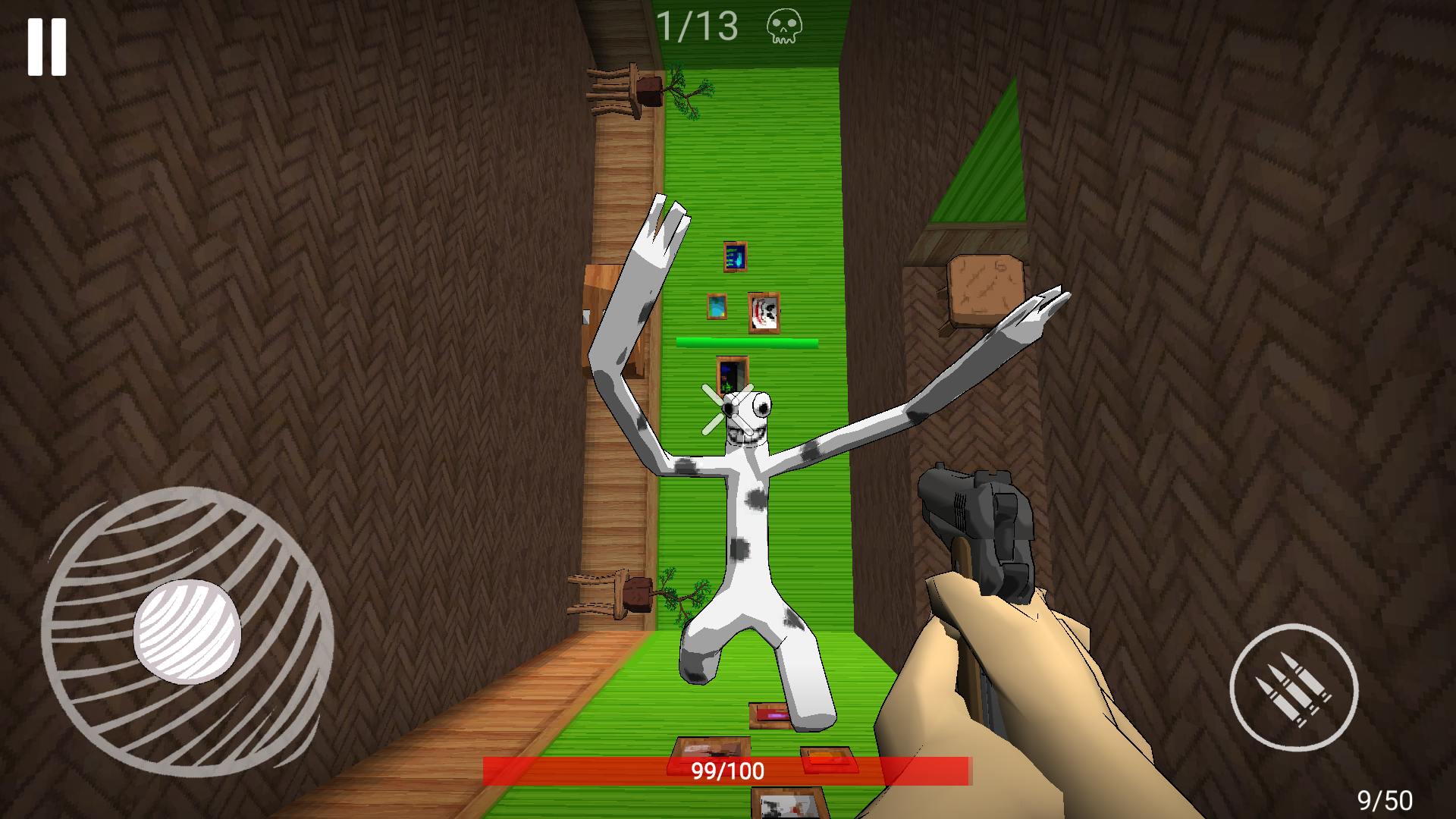Tap the virtual joystick knob

pyautogui.click(x=187, y=630)
